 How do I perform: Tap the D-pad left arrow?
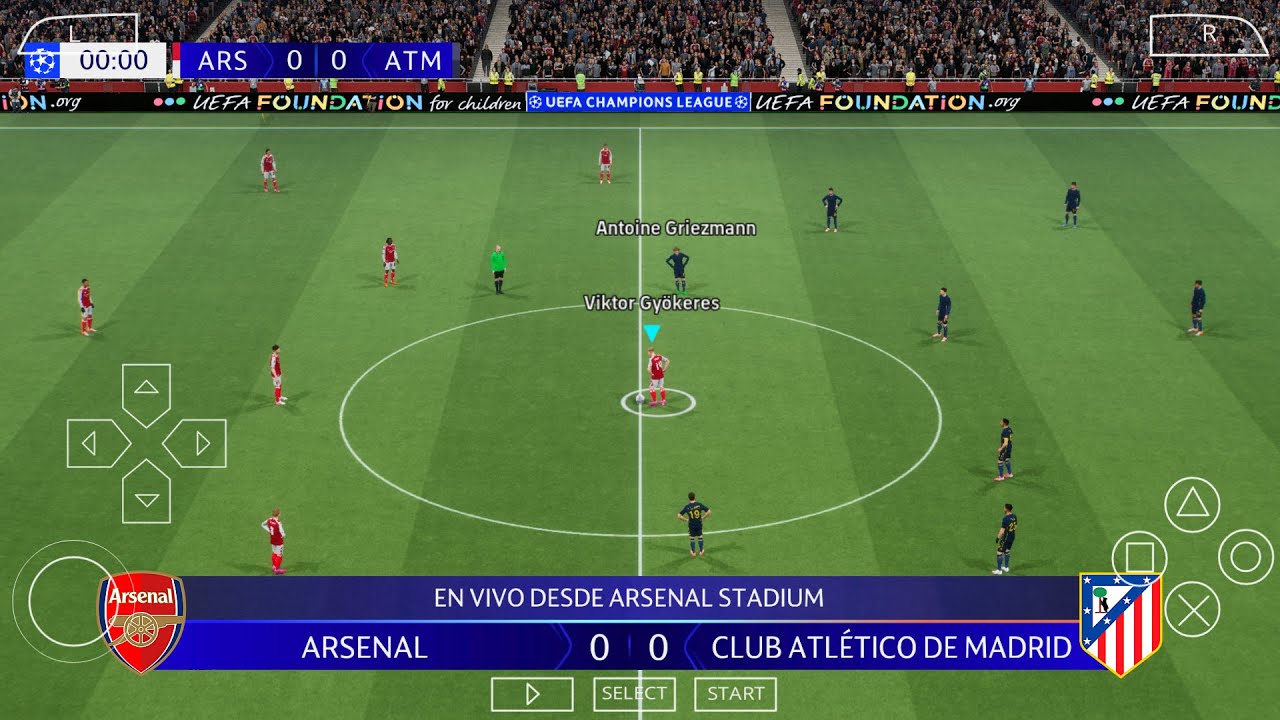pos(94,443)
